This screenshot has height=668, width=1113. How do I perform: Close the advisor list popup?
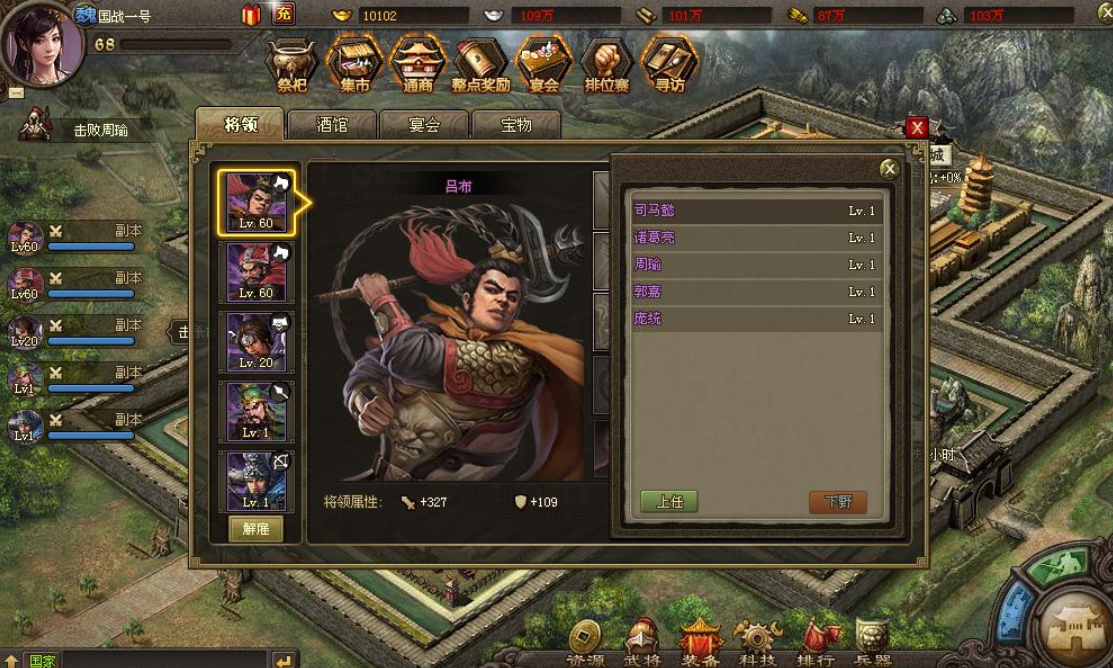[888, 169]
